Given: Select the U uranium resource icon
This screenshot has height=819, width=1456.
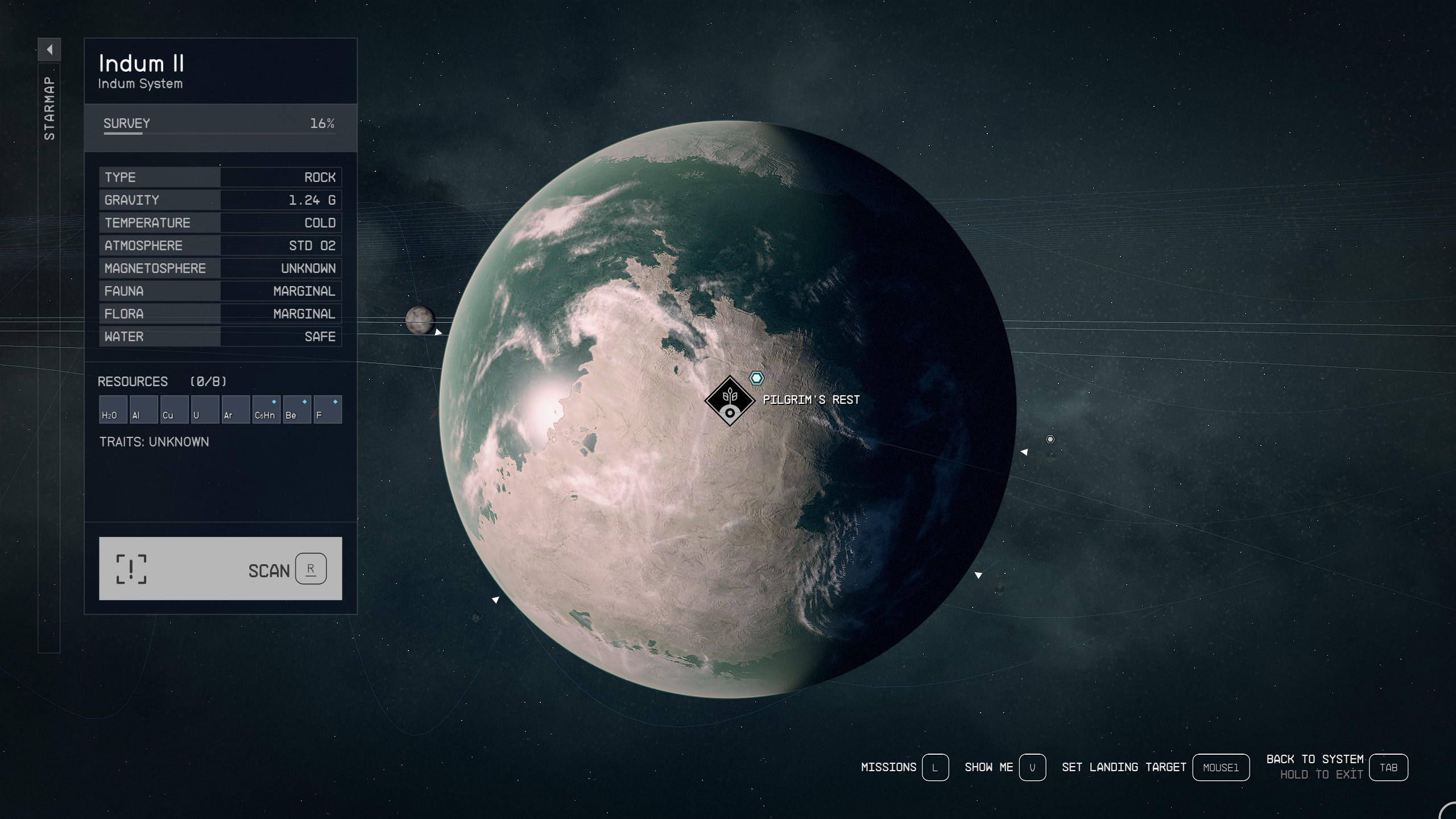Looking at the screenshot, I should coord(205,408).
